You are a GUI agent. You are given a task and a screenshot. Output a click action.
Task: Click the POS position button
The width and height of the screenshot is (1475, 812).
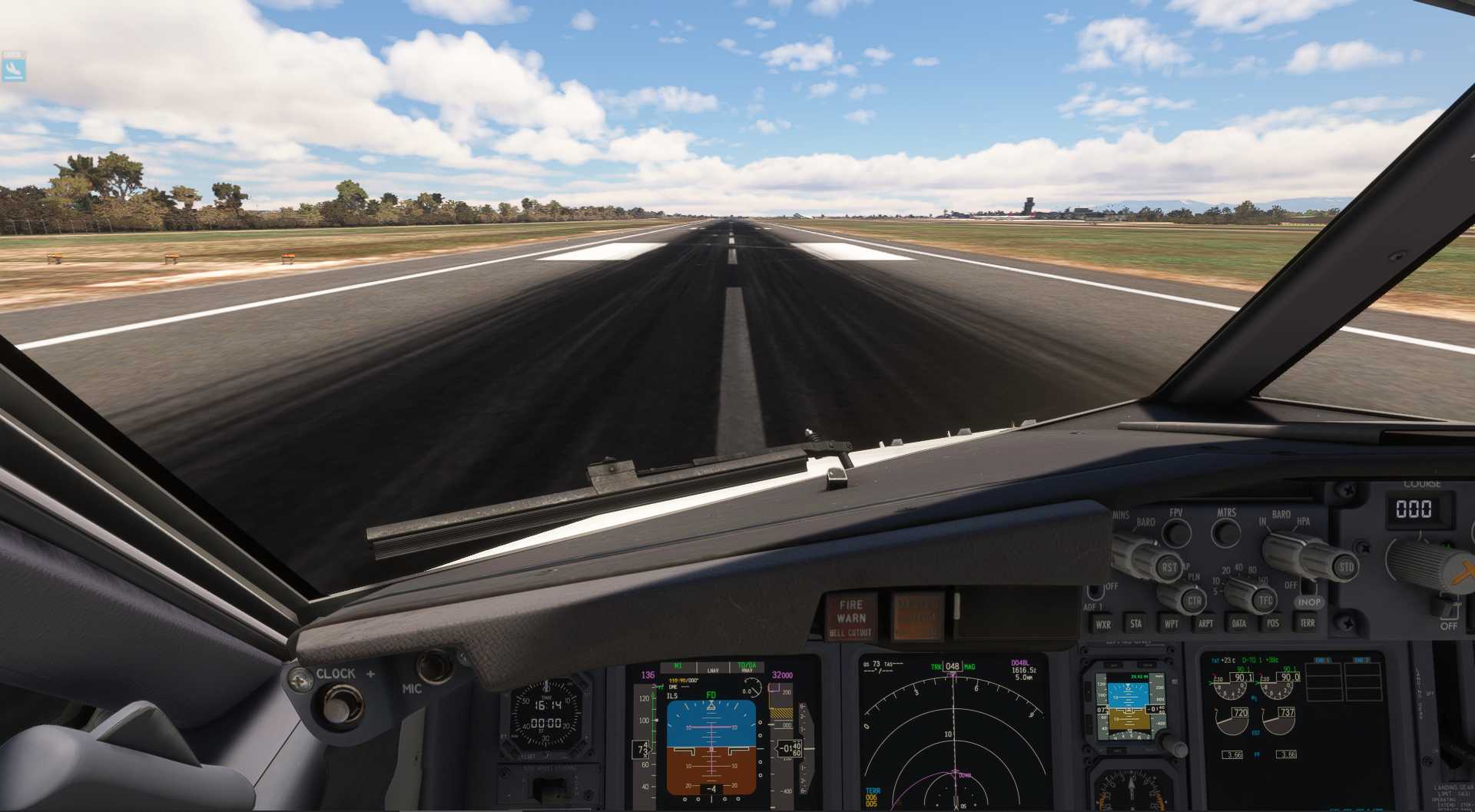click(1272, 623)
